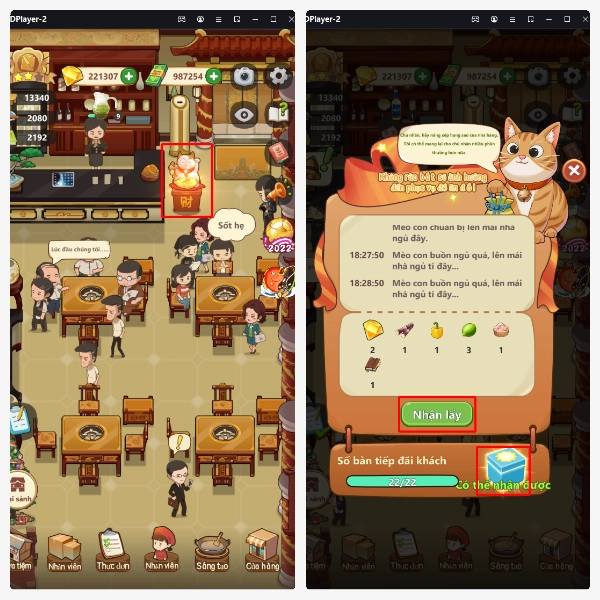This screenshot has width=600, height=600.
Task: Close the orange cat popup with the X
Action: pos(573,170)
